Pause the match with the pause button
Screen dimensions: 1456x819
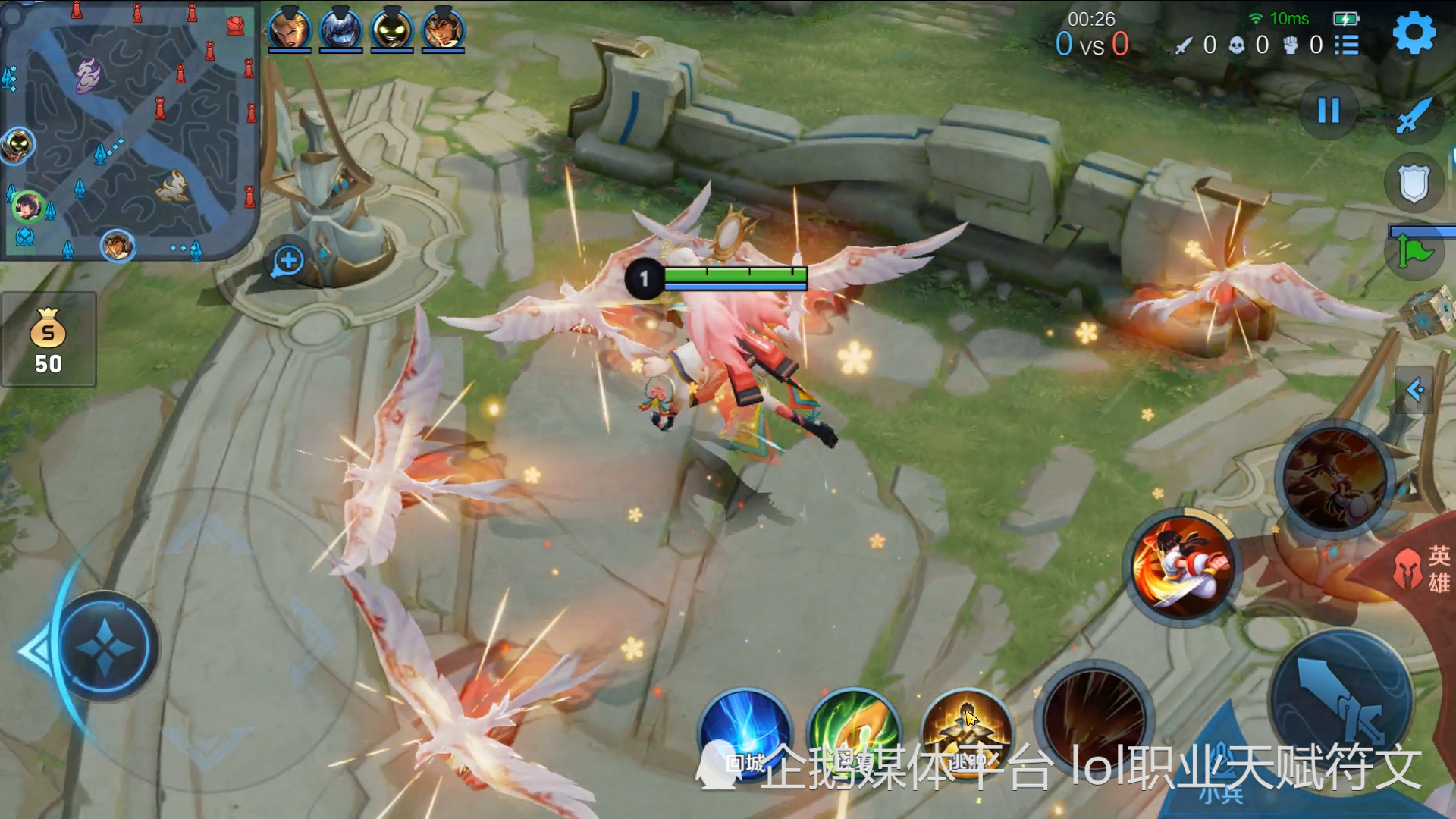(x=1328, y=111)
